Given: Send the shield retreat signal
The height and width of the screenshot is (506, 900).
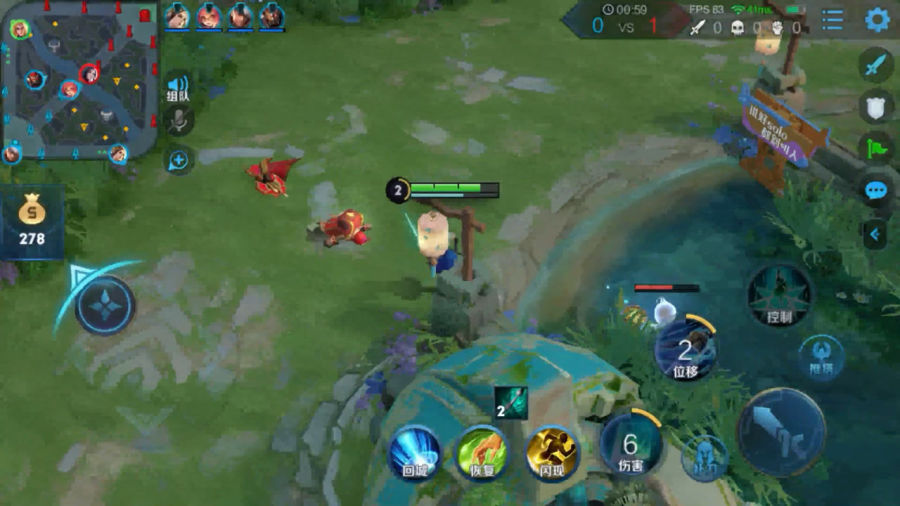Looking at the screenshot, I should 876,107.
